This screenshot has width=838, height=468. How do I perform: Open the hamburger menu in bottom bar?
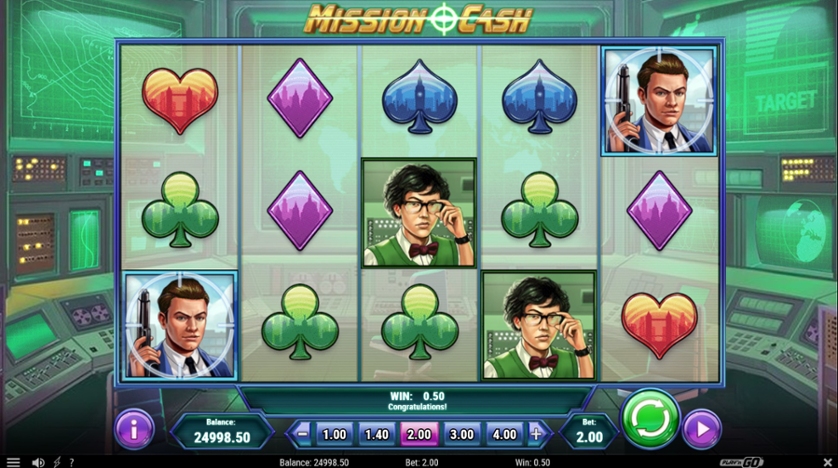click(13, 462)
